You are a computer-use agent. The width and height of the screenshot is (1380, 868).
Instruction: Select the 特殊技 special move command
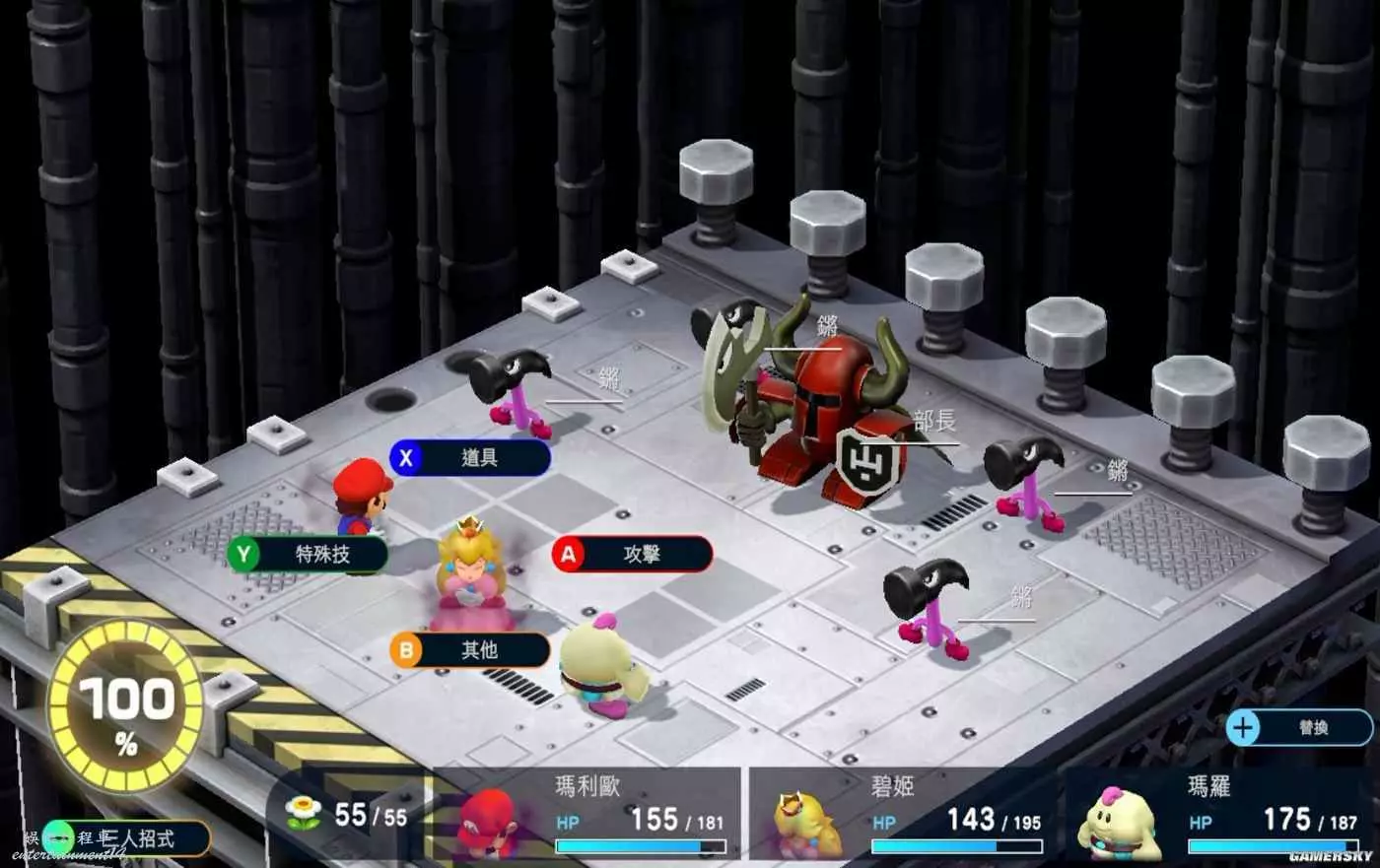308,555
